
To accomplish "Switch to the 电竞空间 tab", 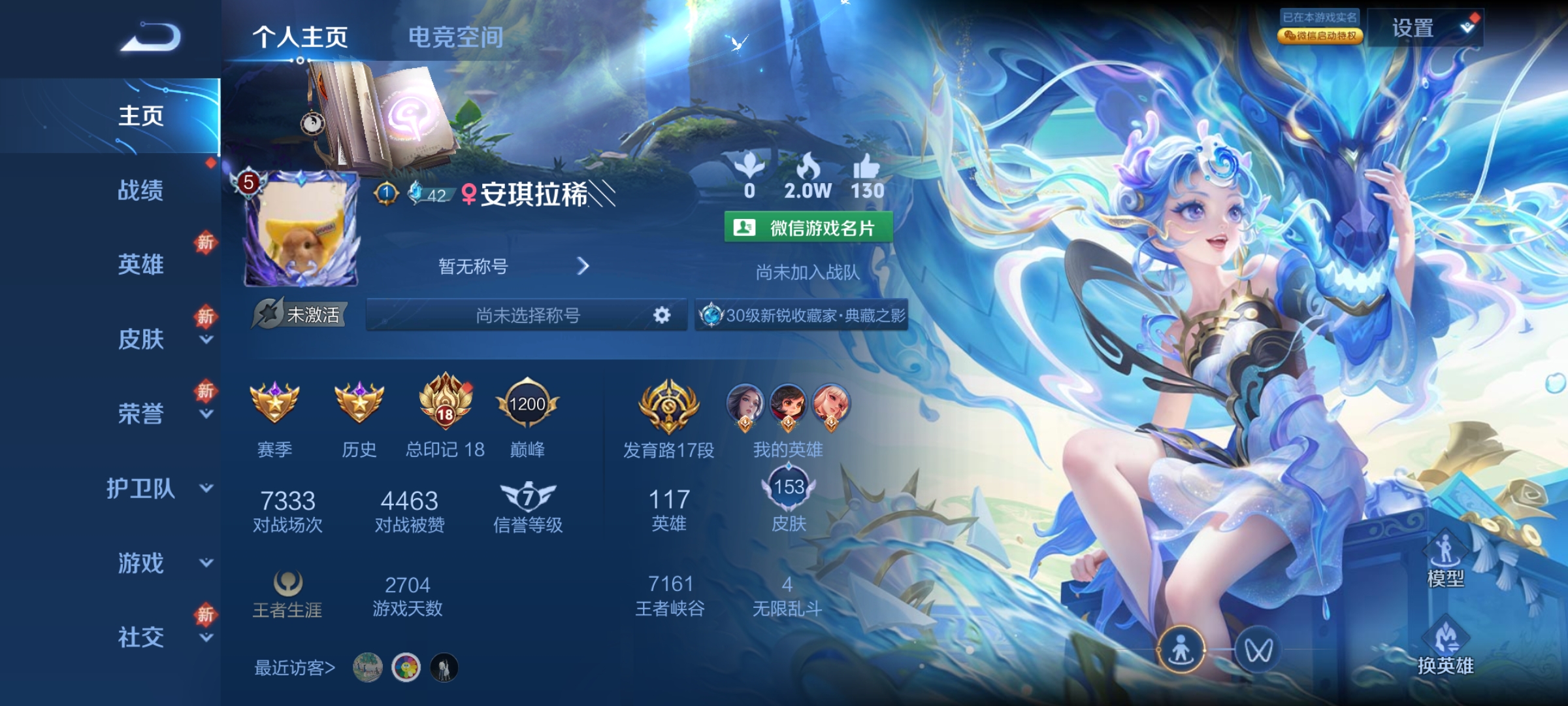I will coord(455,37).
